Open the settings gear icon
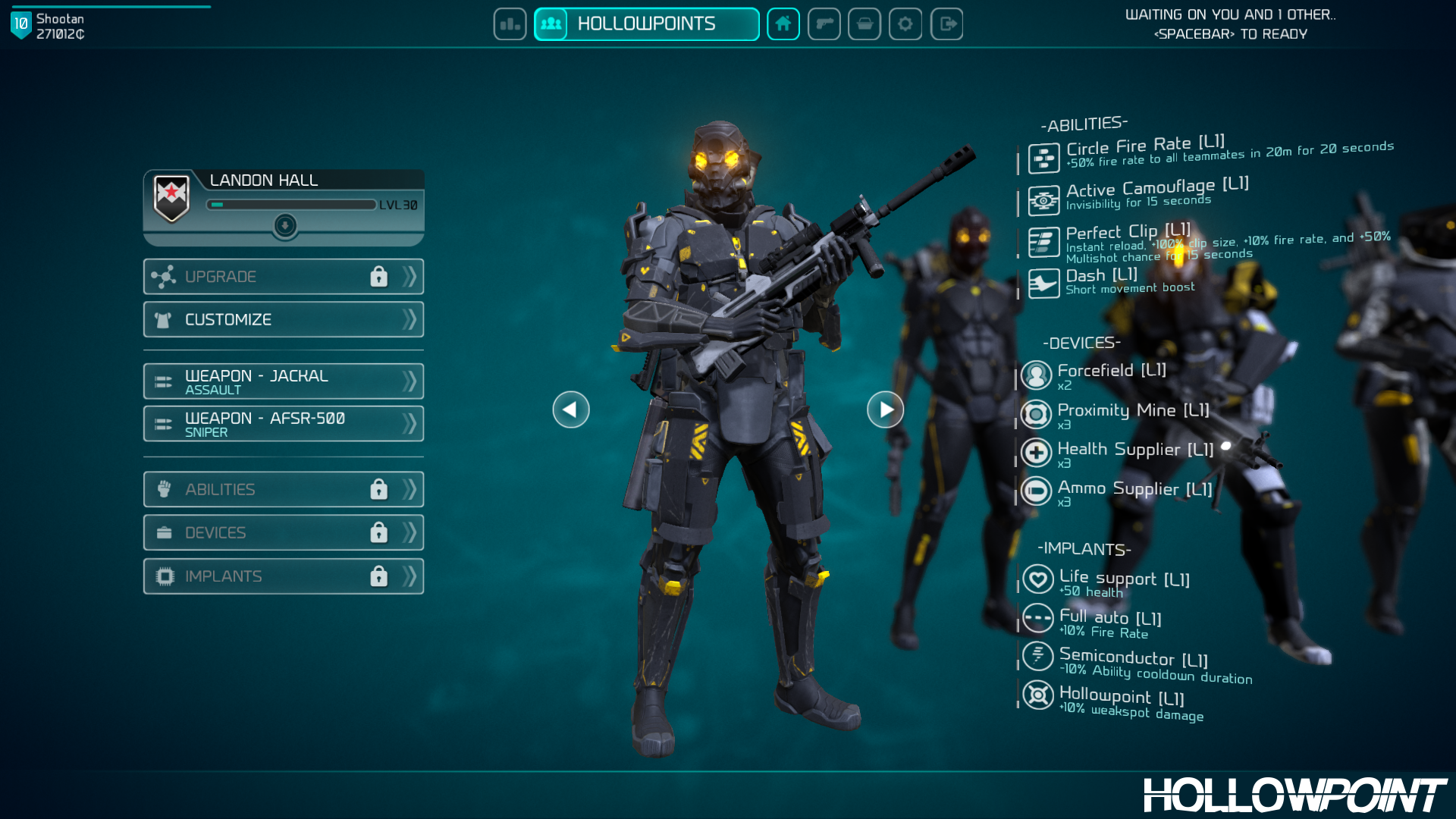 [905, 24]
